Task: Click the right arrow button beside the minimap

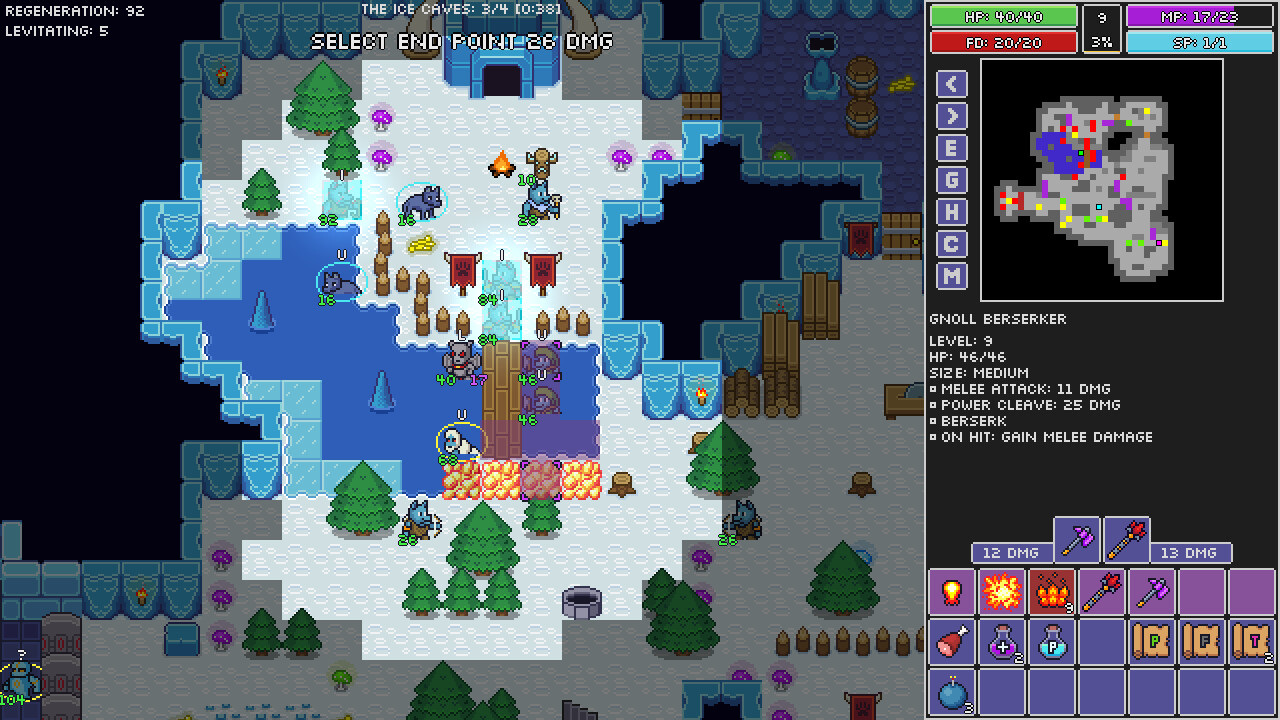Action: tap(951, 116)
